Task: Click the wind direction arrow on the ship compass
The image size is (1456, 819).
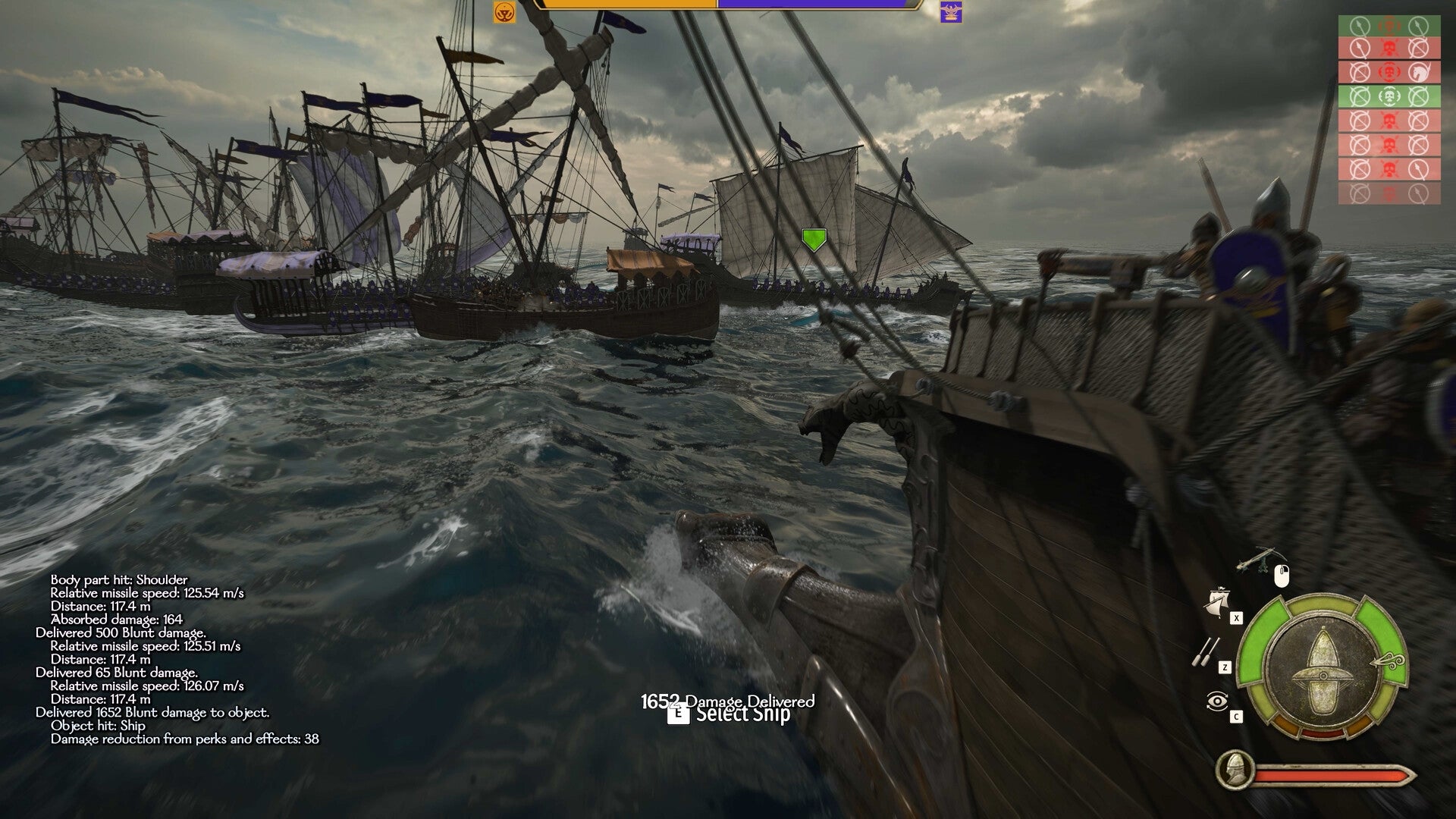Action: (x=1388, y=661)
